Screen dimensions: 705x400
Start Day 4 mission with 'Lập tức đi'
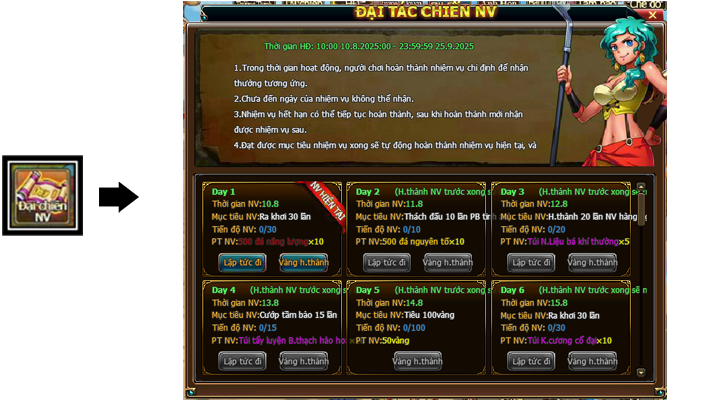[x=242, y=361]
